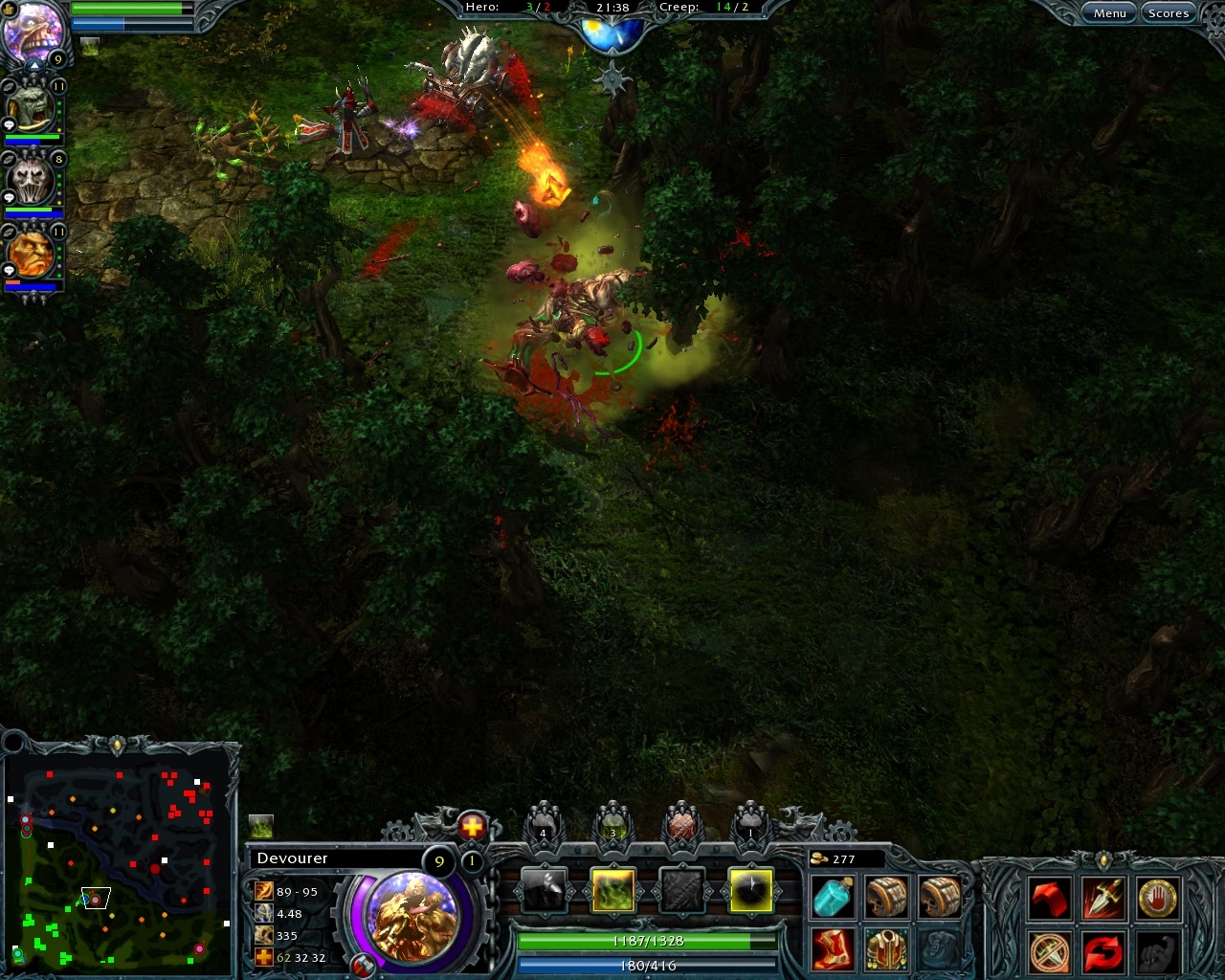Toggle the chat bubble beside the bottom ally portrait
This screenshot has width=1225, height=980.
10,271
